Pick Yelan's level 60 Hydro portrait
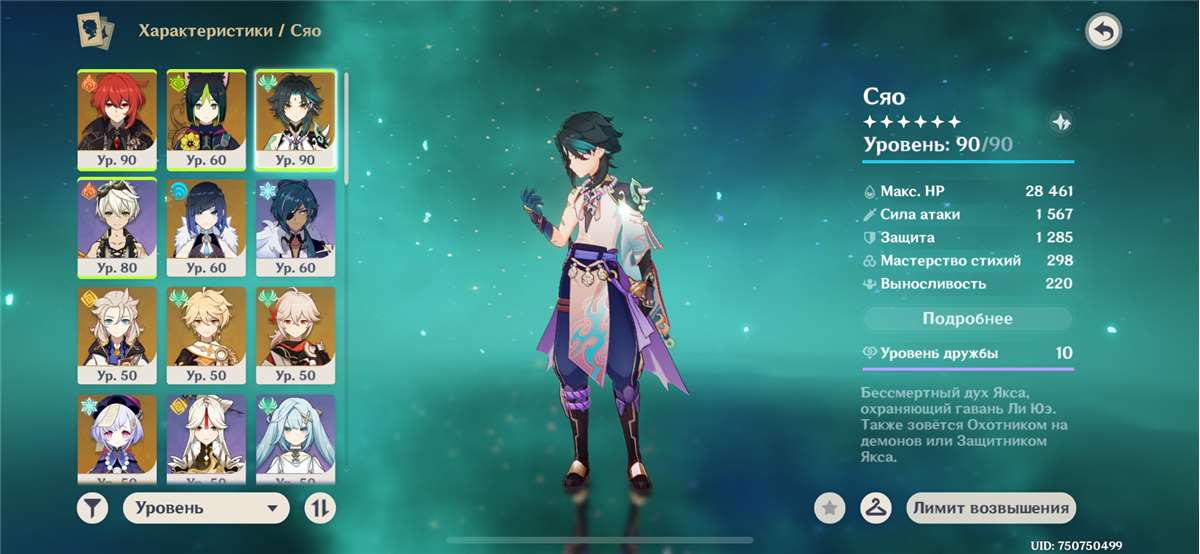The image size is (1200, 554). click(206, 227)
